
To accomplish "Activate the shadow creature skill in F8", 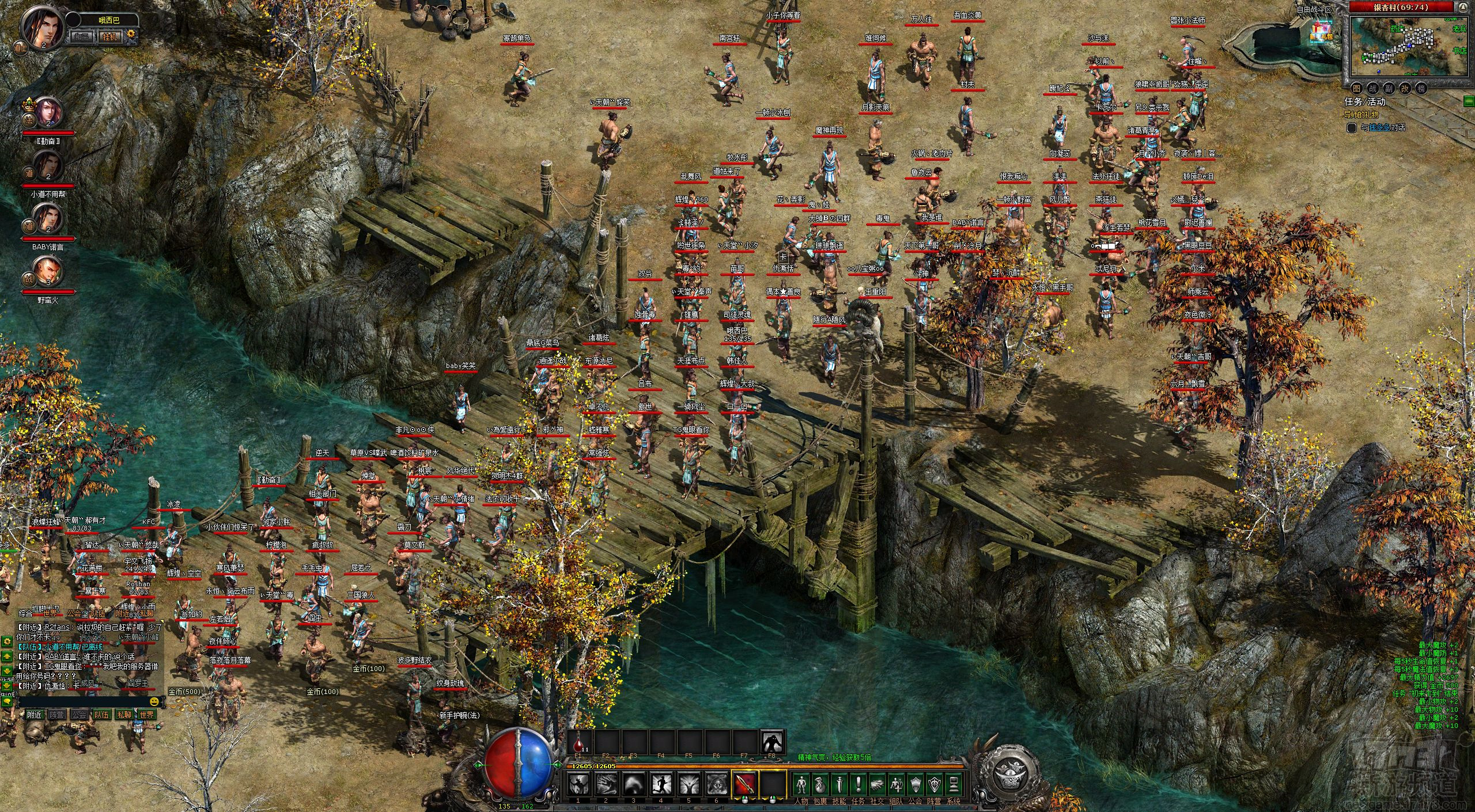I will 772,742.
